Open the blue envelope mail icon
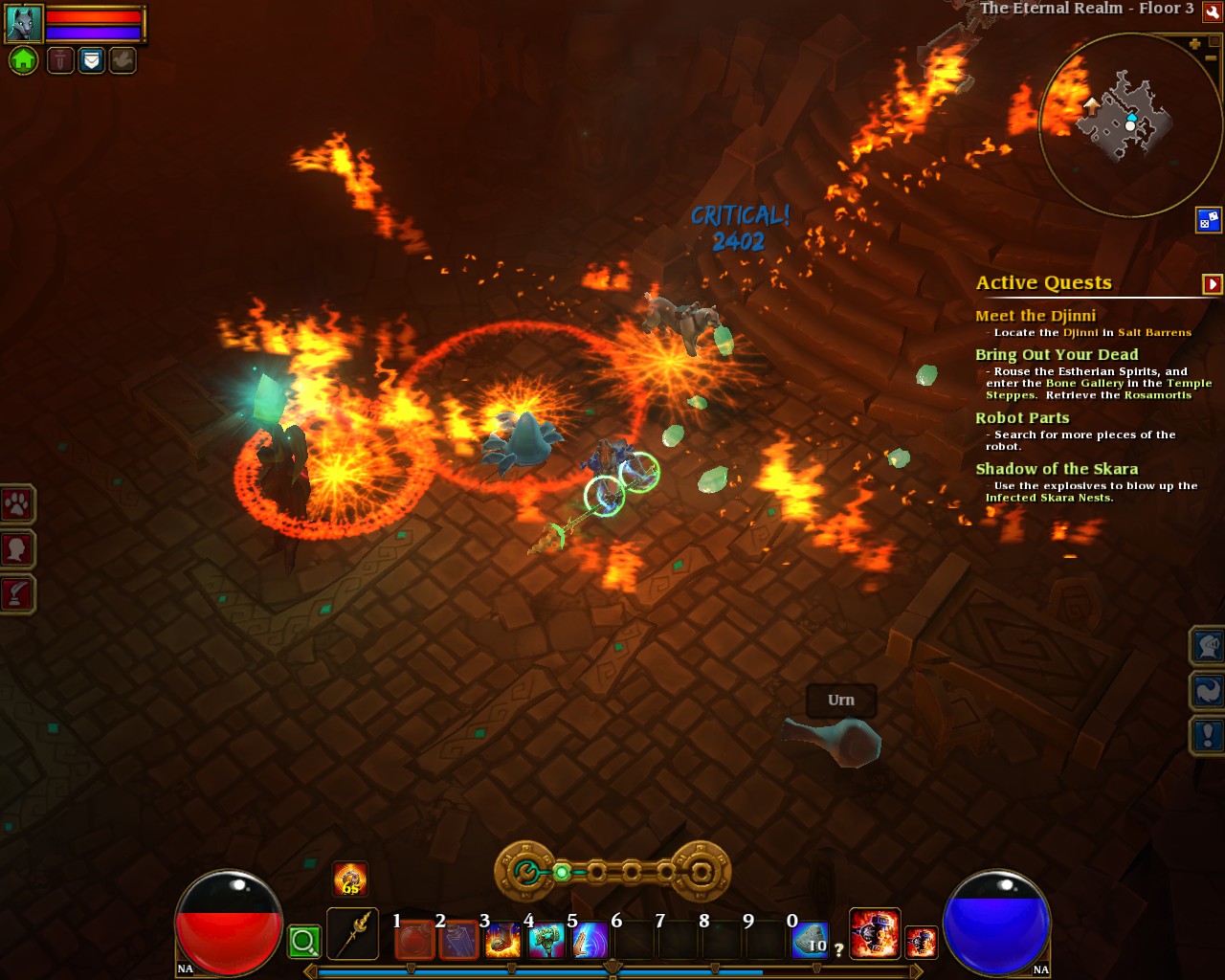Viewport: 1225px width, 980px height. click(x=92, y=60)
